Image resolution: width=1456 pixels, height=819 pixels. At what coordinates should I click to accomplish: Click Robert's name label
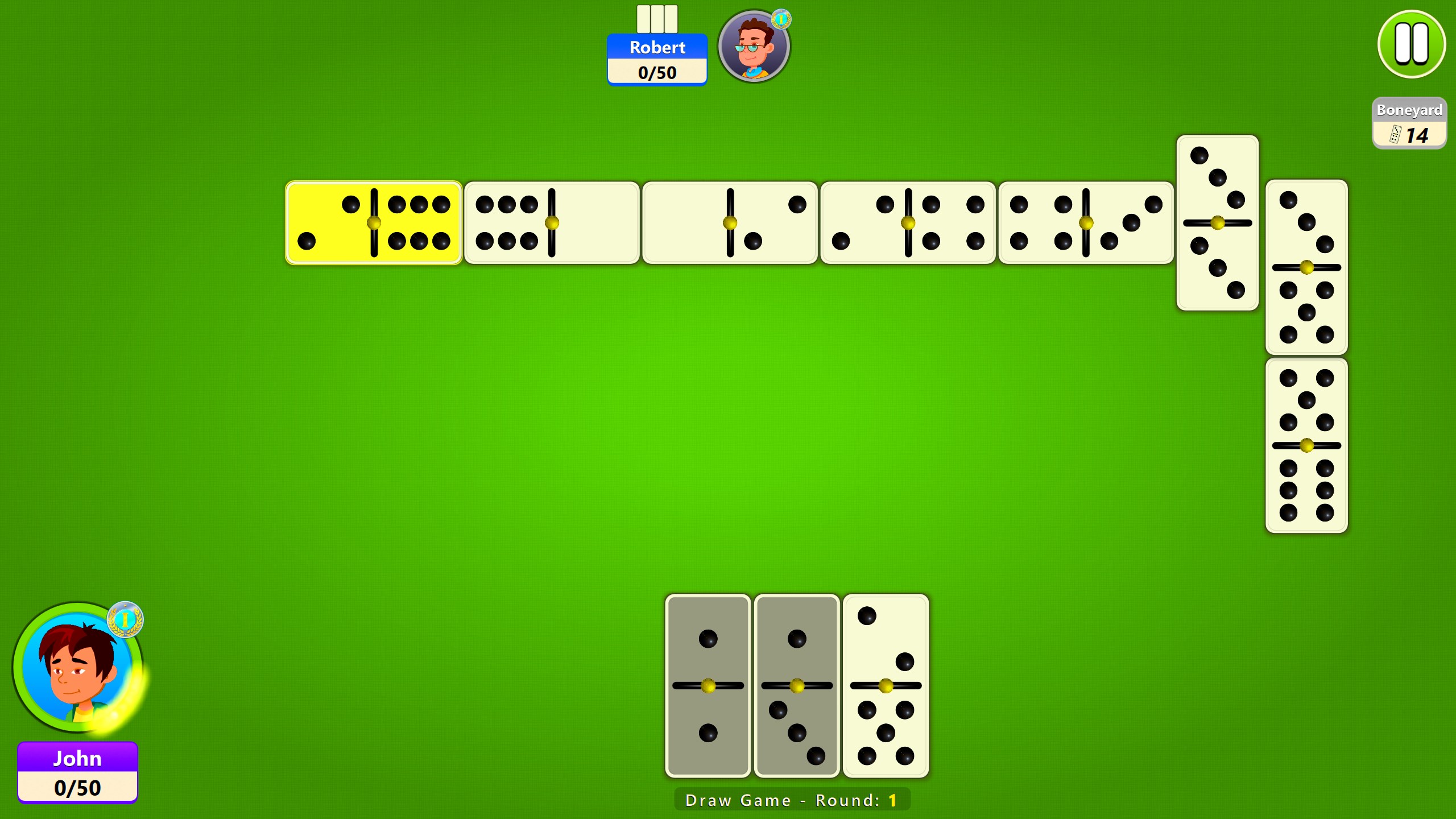(657, 48)
